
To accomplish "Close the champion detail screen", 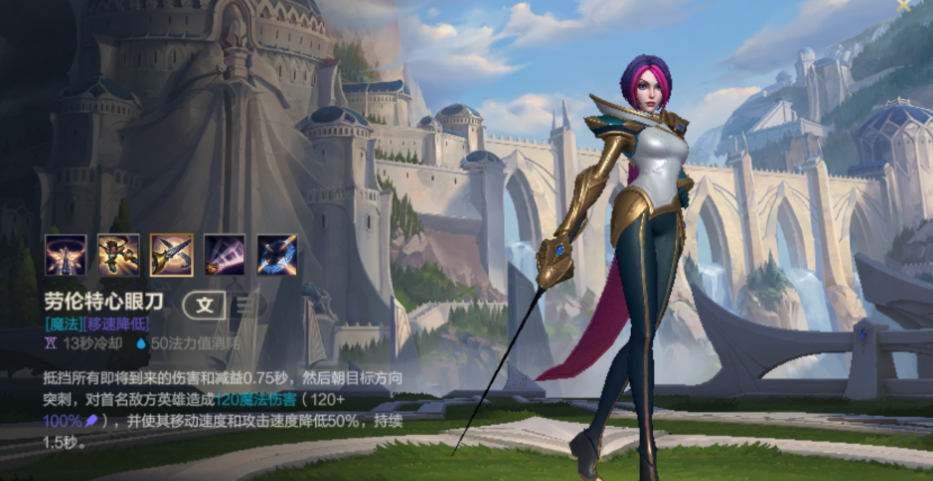I will [x=903, y=5].
